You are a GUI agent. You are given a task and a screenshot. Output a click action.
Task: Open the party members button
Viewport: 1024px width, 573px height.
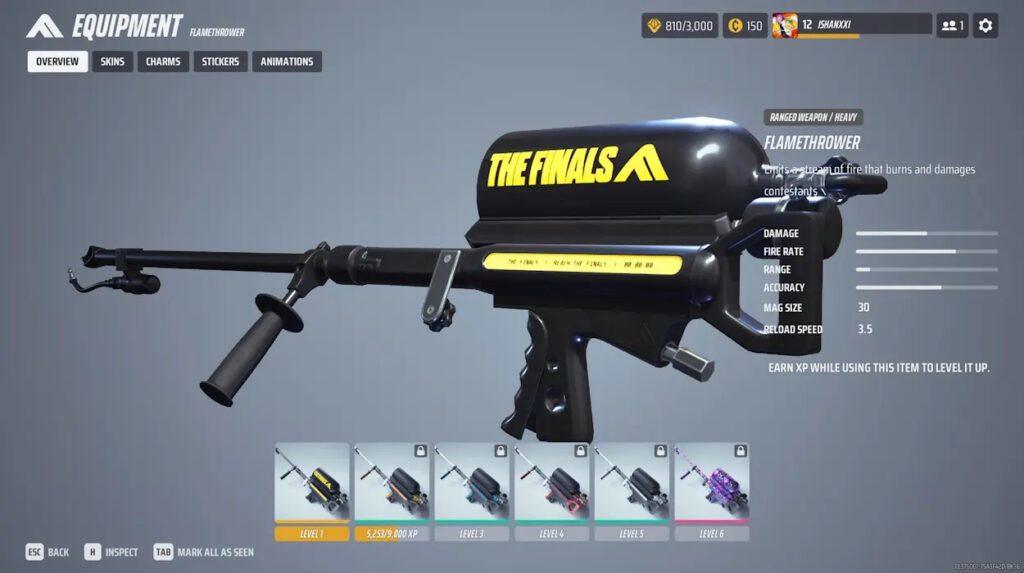pyautogui.click(x=951, y=26)
